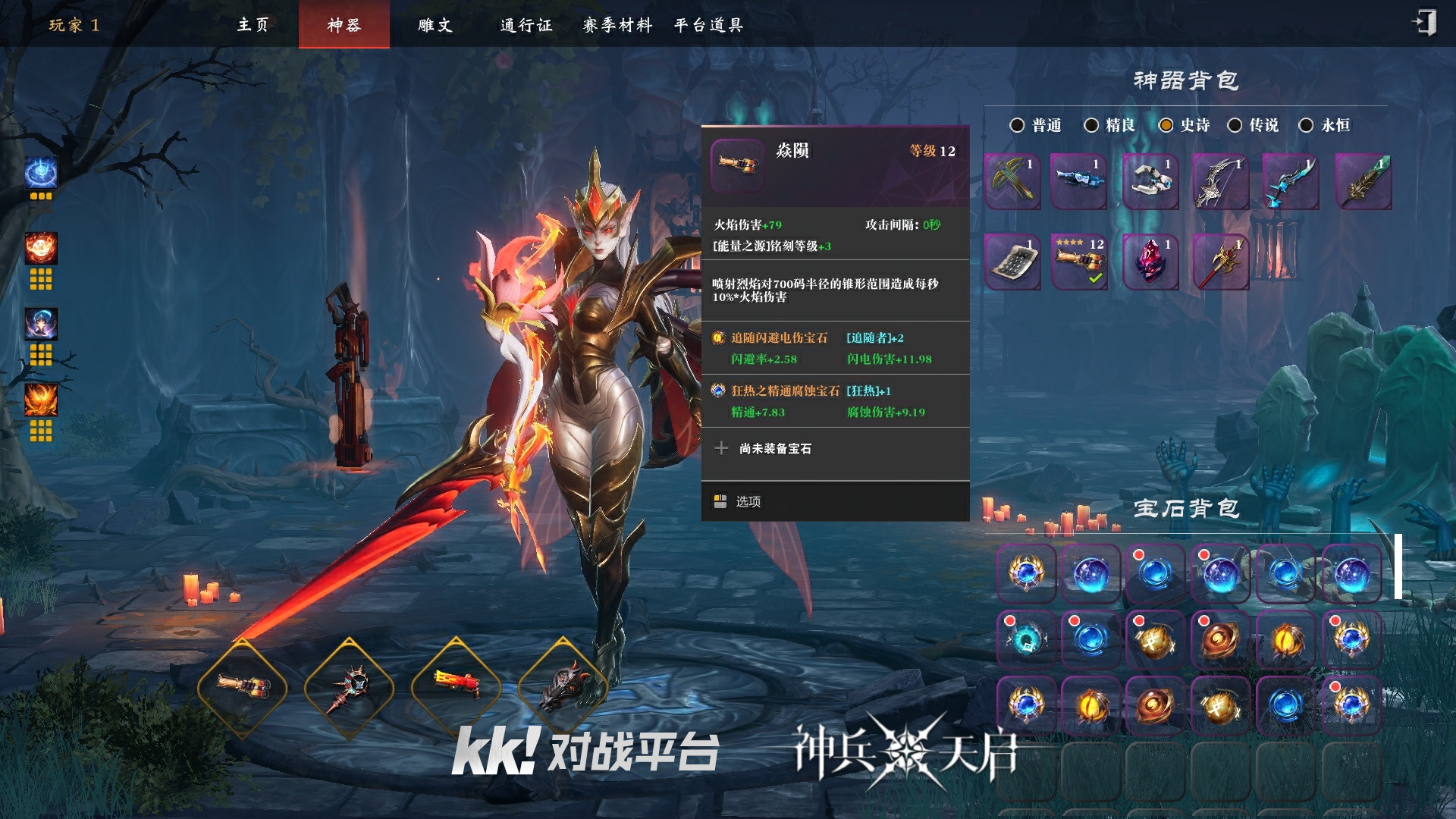1456x819 pixels.
Task: Select the equipped red-yellow gun weapon slot
Action: tap(456, 685)
